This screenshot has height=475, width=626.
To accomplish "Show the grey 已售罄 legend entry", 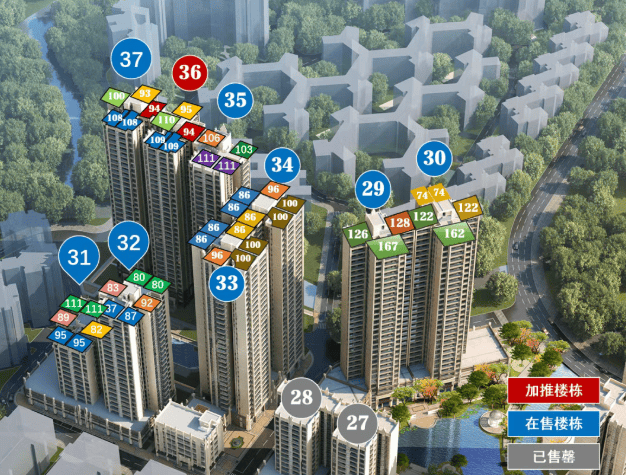I will pyautogui.click(x=553, y=457).
